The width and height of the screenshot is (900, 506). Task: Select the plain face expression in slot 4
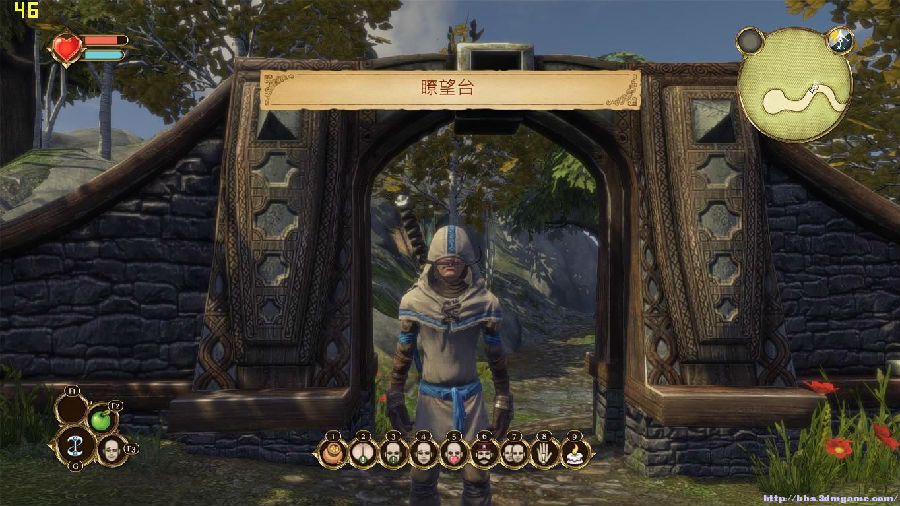click(x=424, y=453)
